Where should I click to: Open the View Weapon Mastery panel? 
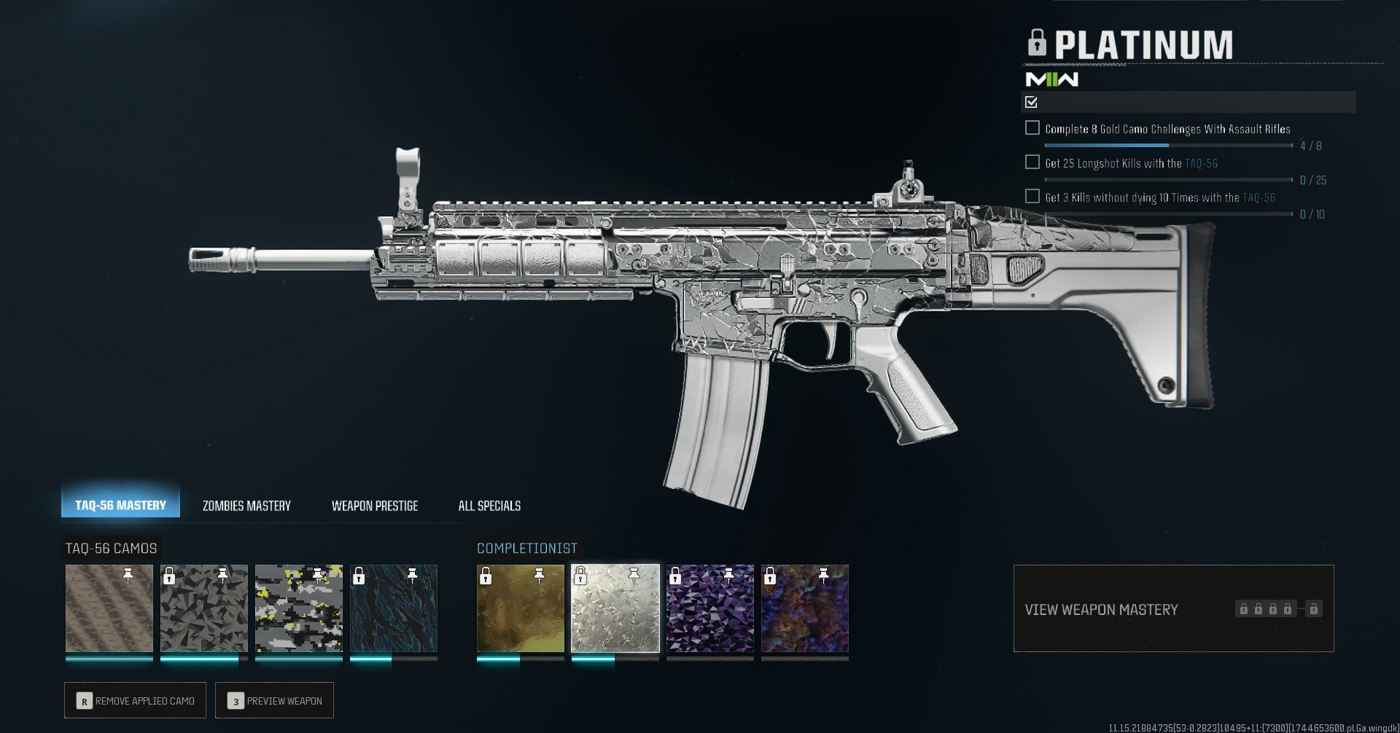1173,609
